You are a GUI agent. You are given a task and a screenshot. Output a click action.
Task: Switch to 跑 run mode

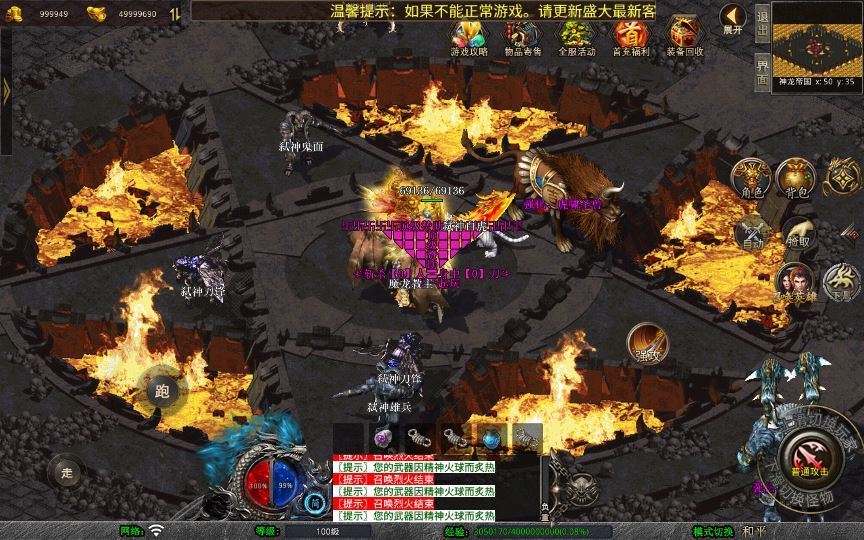pos(162,391)
